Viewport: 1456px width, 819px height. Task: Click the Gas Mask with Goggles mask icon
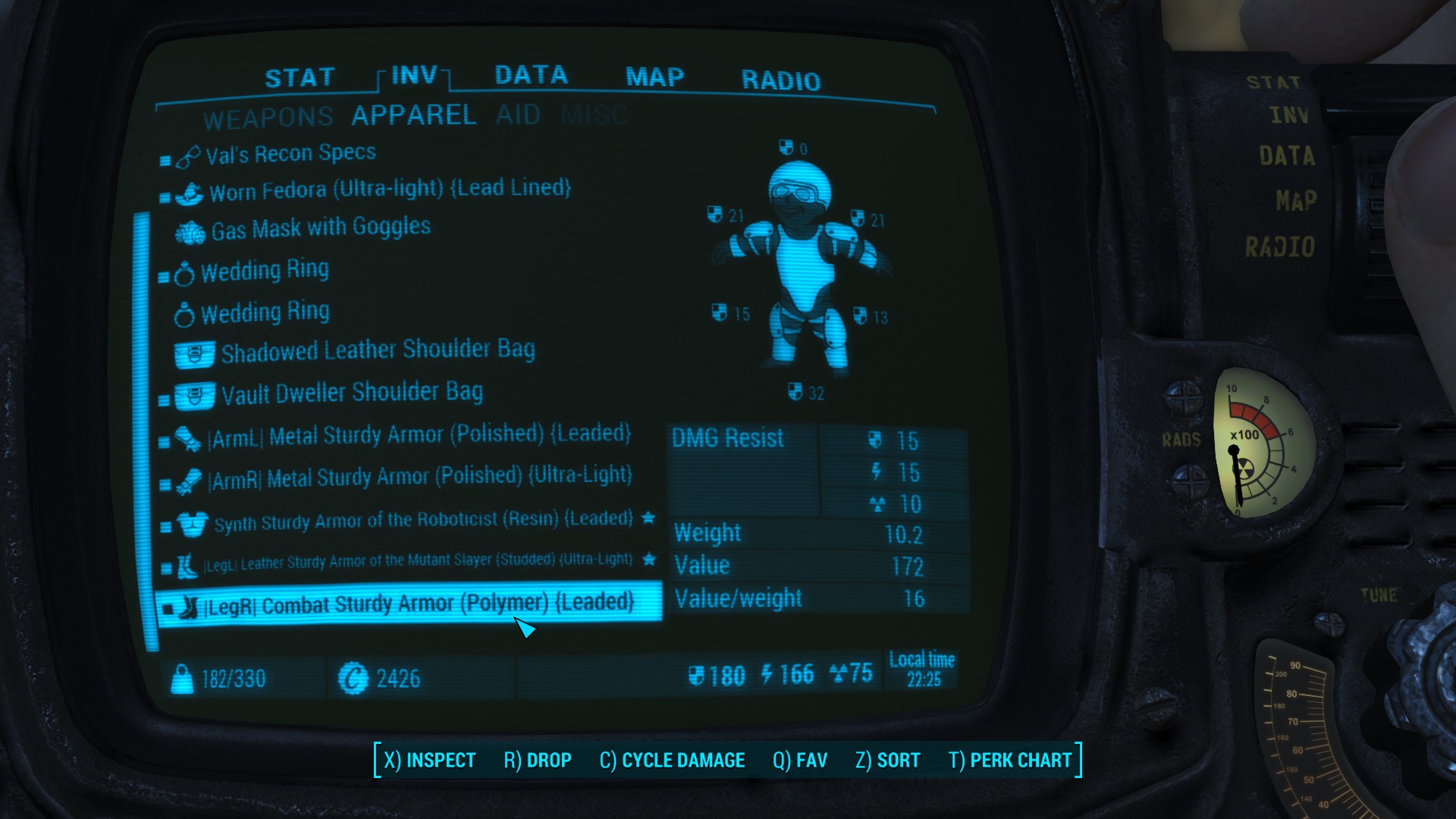(x=189, y=231)
